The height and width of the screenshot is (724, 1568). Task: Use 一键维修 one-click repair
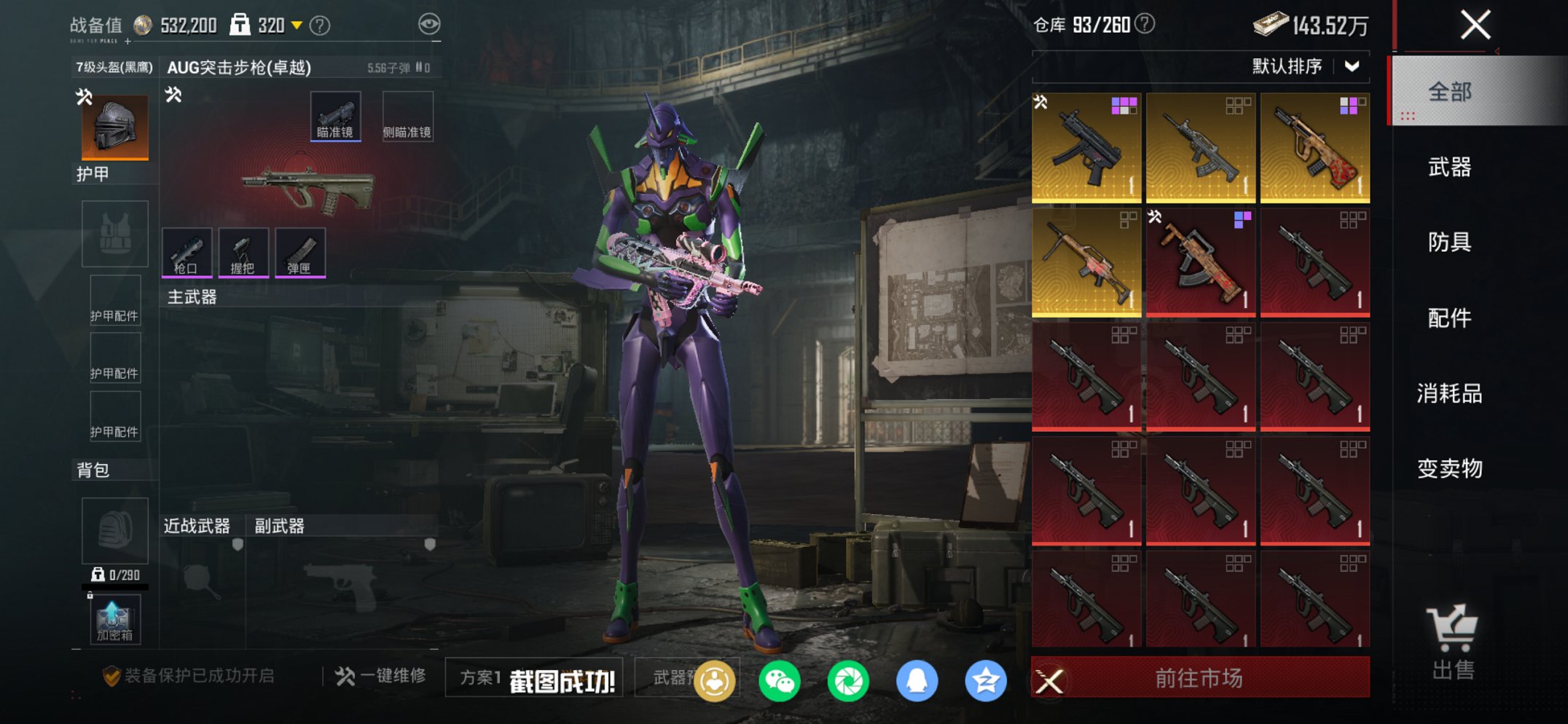[x=380, y=676]
